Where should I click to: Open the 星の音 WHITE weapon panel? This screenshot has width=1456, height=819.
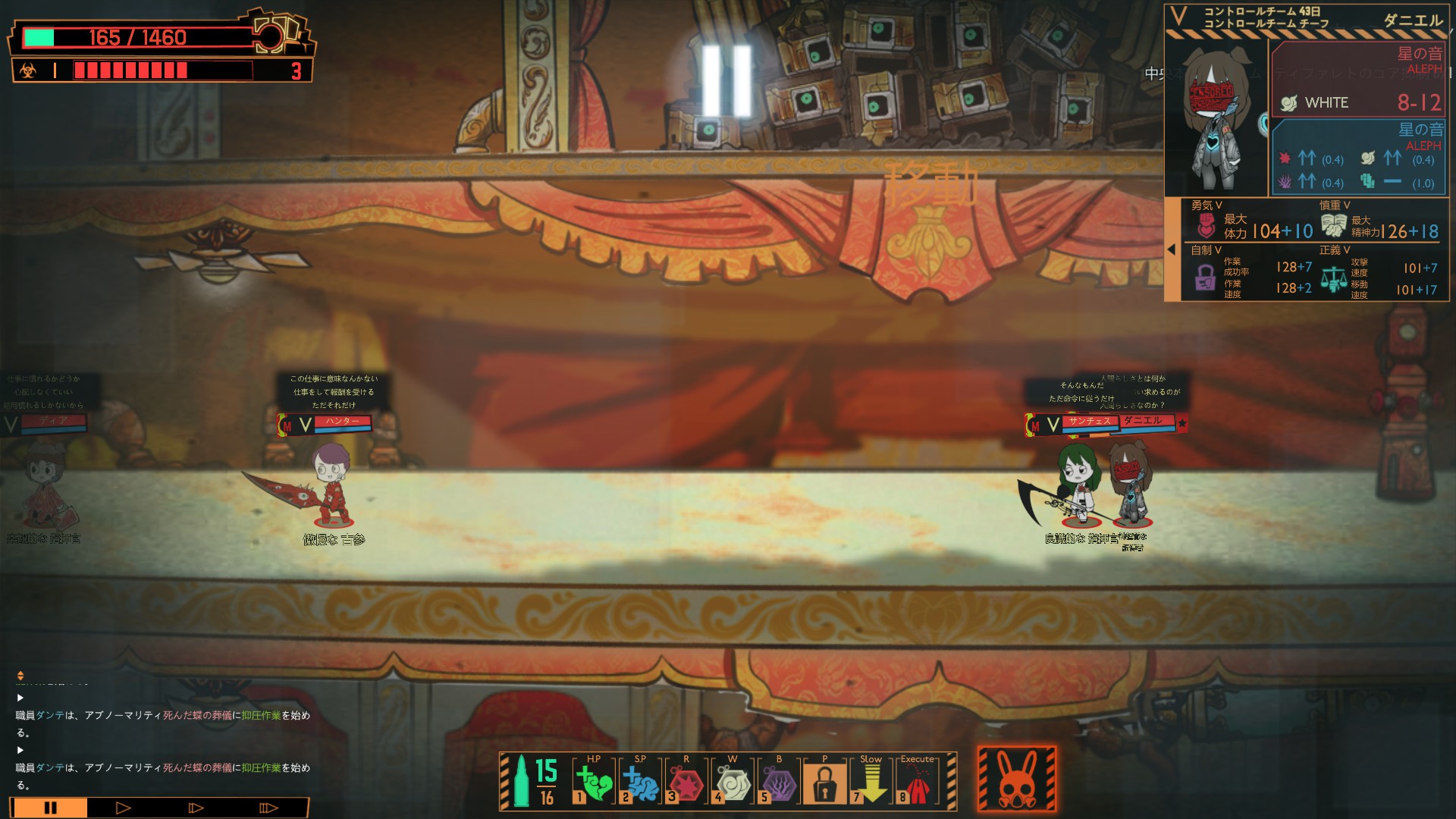point(1358,79)
